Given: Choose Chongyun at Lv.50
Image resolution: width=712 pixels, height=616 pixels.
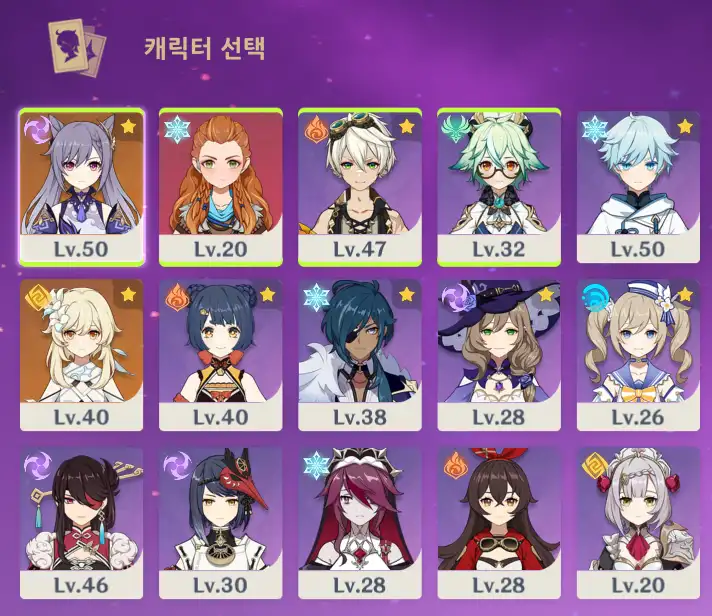Looking at the screenshot, I should point(638,185).
